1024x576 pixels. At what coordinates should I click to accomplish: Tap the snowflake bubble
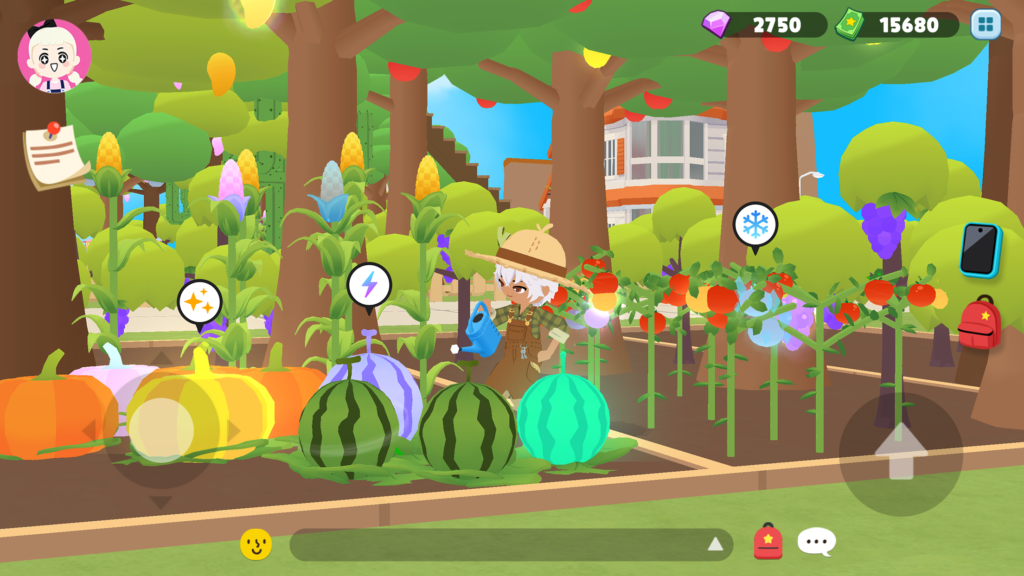[755, 224]
